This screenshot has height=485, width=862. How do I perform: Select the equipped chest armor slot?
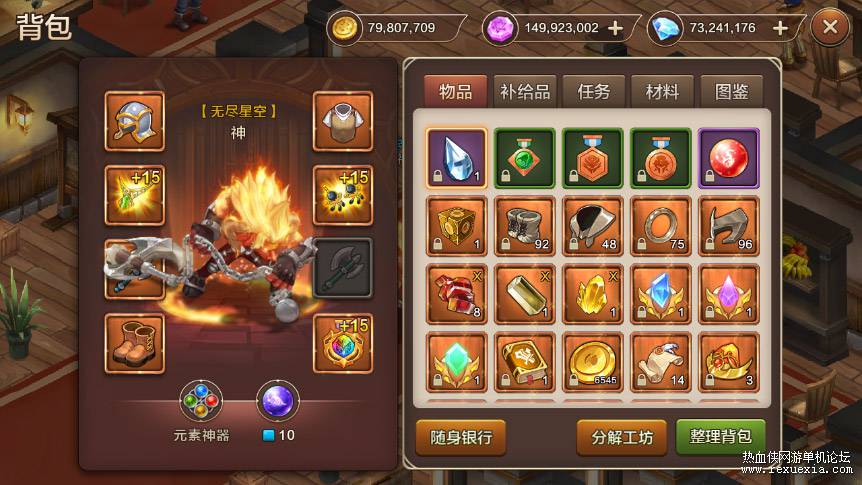click(x=343, y=121)
